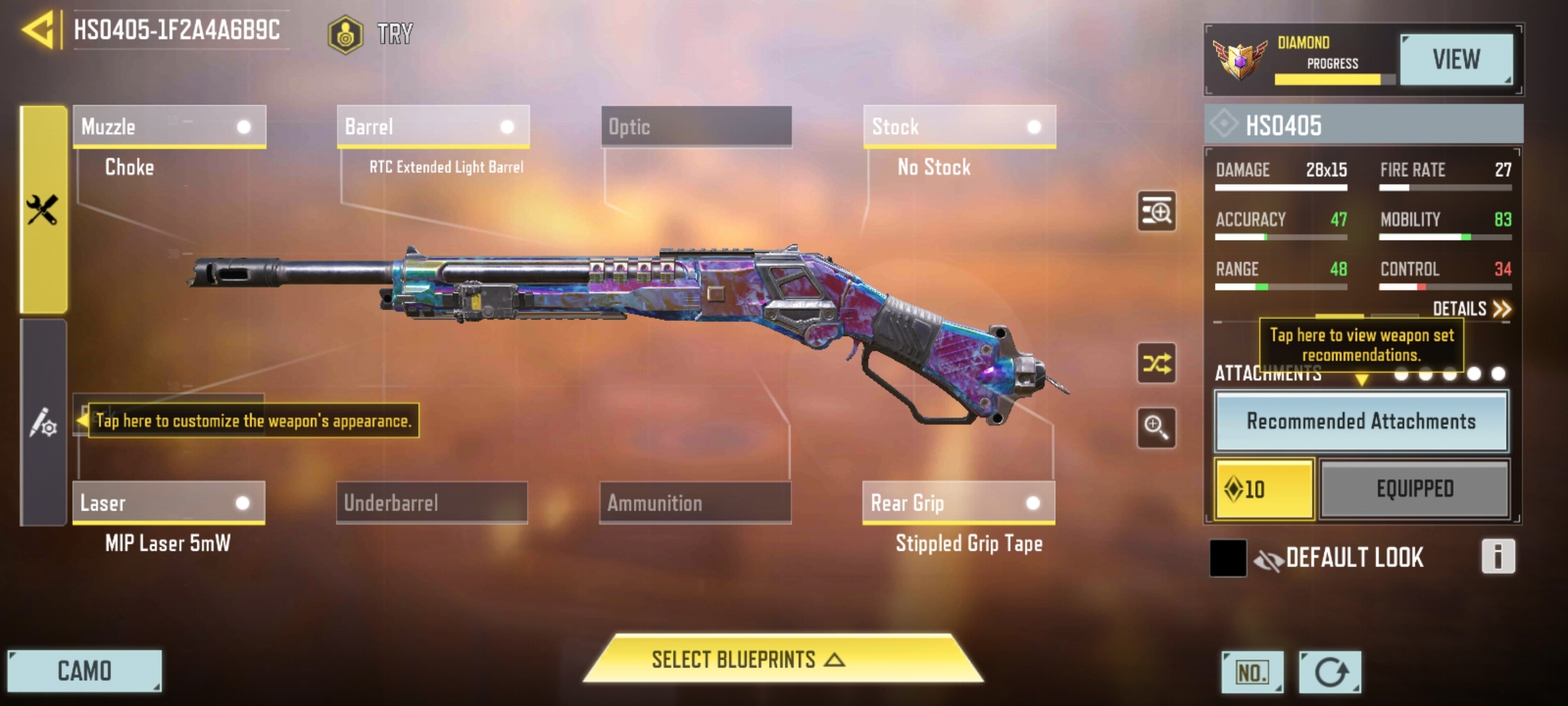Open the Muzzle attachment slot

coord(169,126)
